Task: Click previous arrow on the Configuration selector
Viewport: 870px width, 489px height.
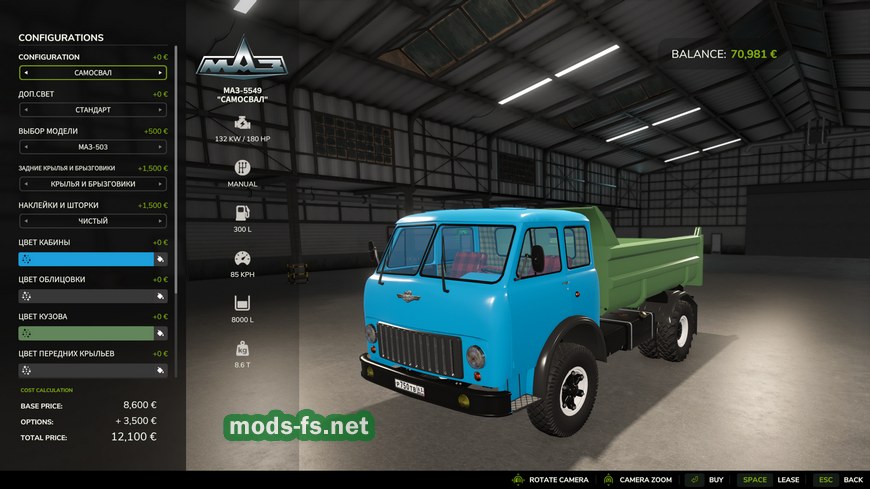Action: pyautogui.click(x=25, y=73)
